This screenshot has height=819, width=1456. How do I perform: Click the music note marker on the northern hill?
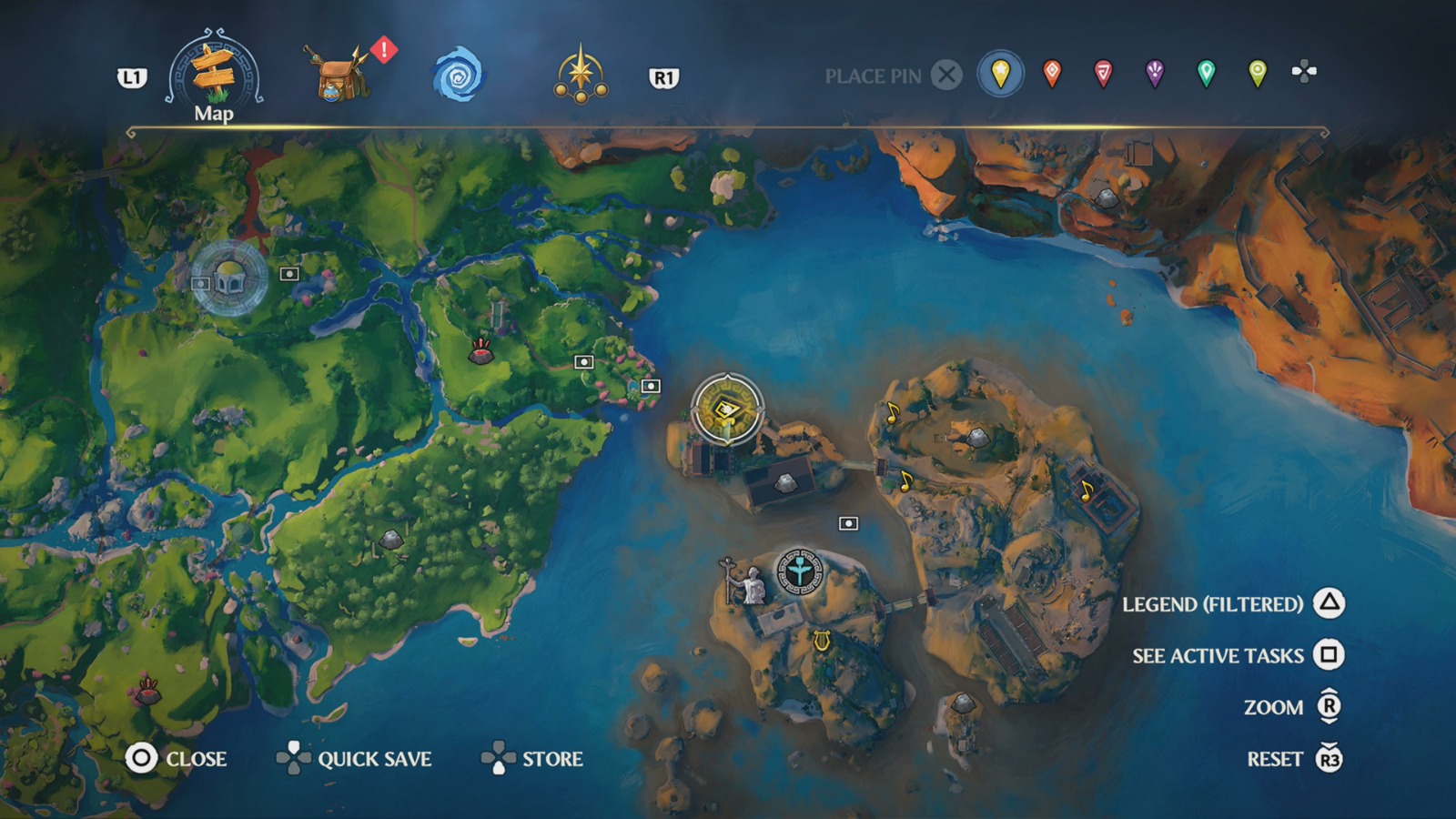pos(895,412)
